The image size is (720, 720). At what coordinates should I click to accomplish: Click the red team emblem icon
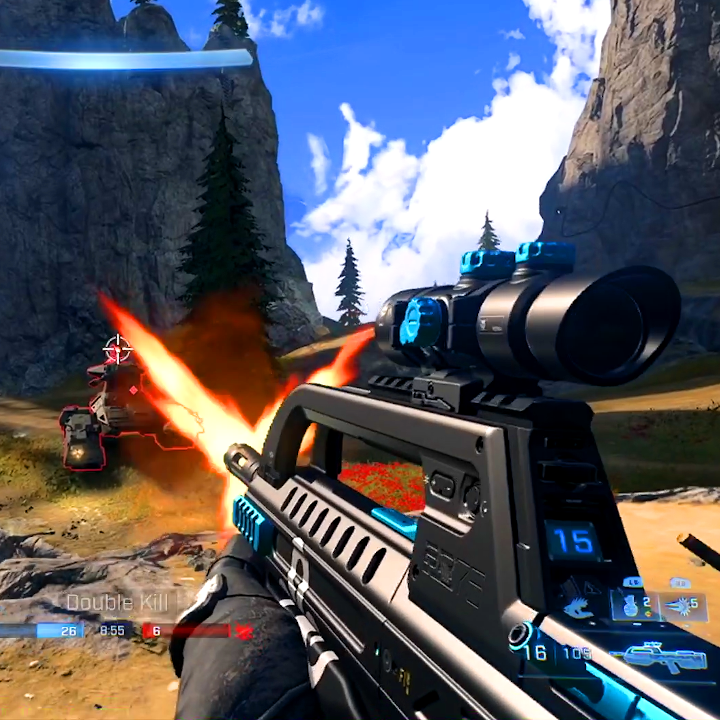[x=244, y=631]
